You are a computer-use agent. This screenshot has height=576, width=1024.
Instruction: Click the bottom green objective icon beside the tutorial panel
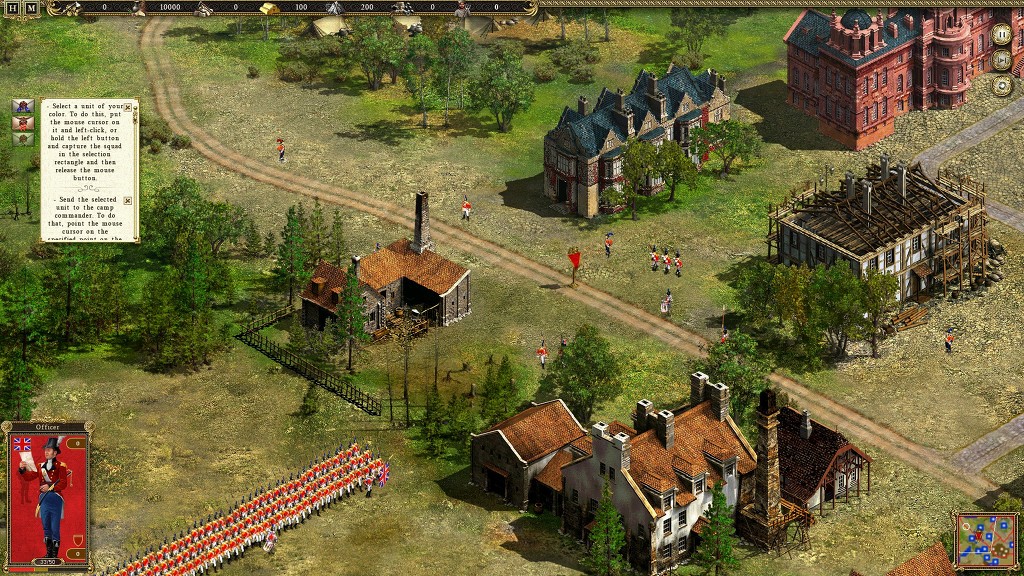(22, 139)
